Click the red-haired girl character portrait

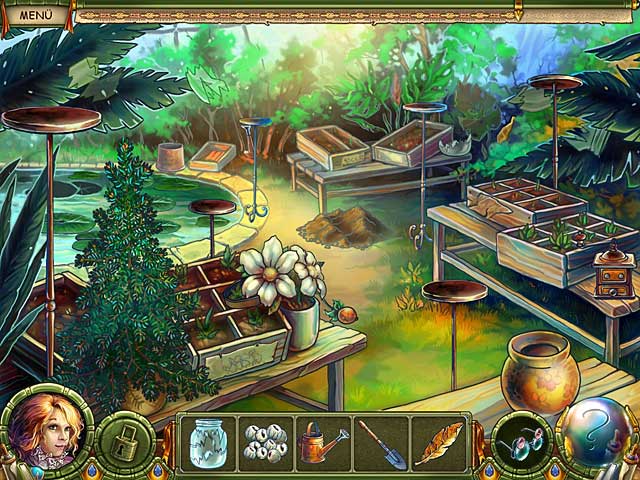point(47,431)
